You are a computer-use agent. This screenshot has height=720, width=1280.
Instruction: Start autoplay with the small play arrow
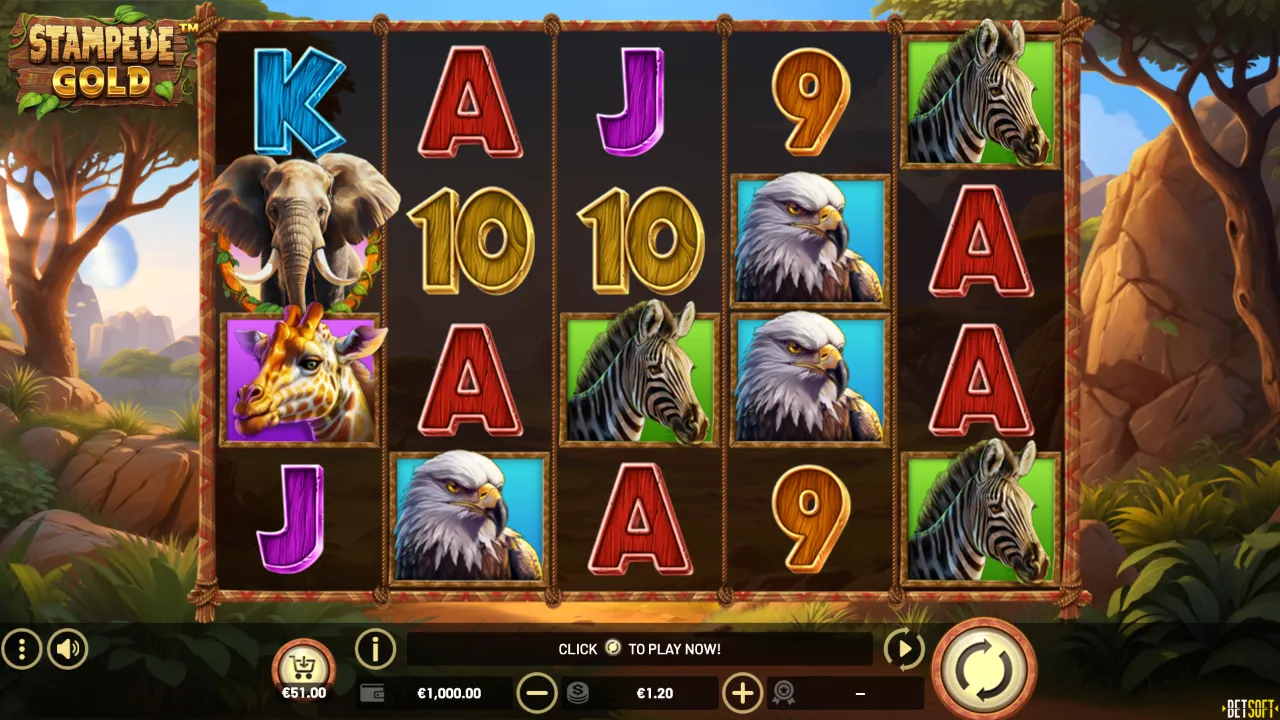coord(904,650)
